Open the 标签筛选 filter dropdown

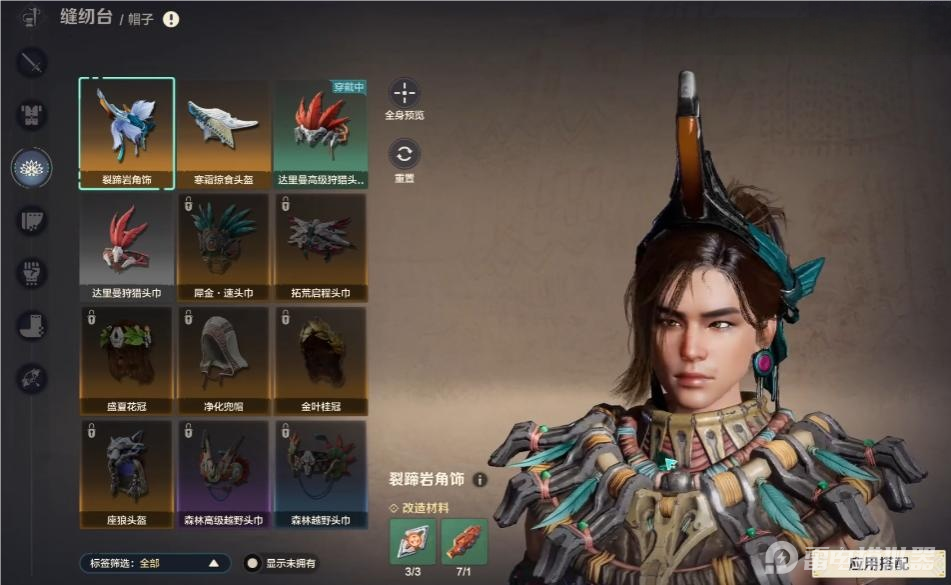coord(153,563)
